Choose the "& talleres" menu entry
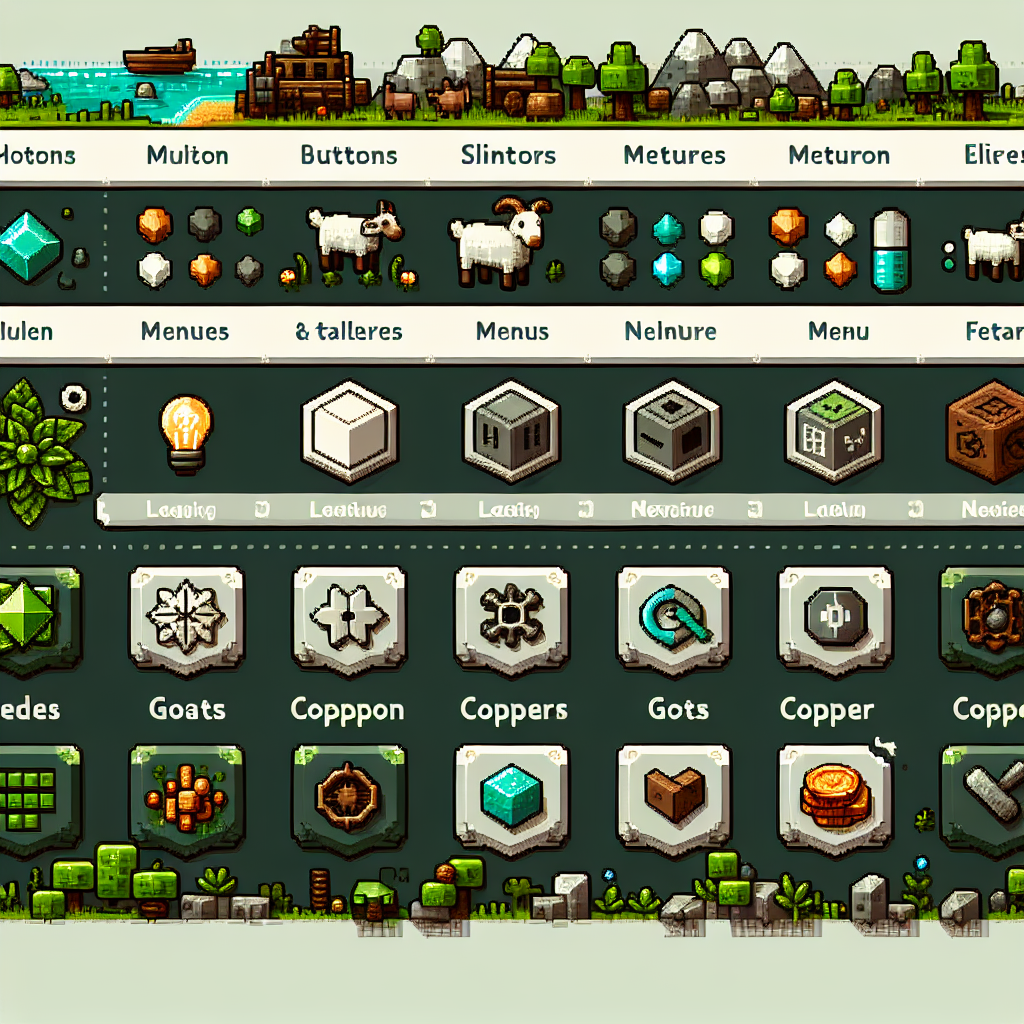Viewport: 1024px width, 1024px height. pos(349,331)
